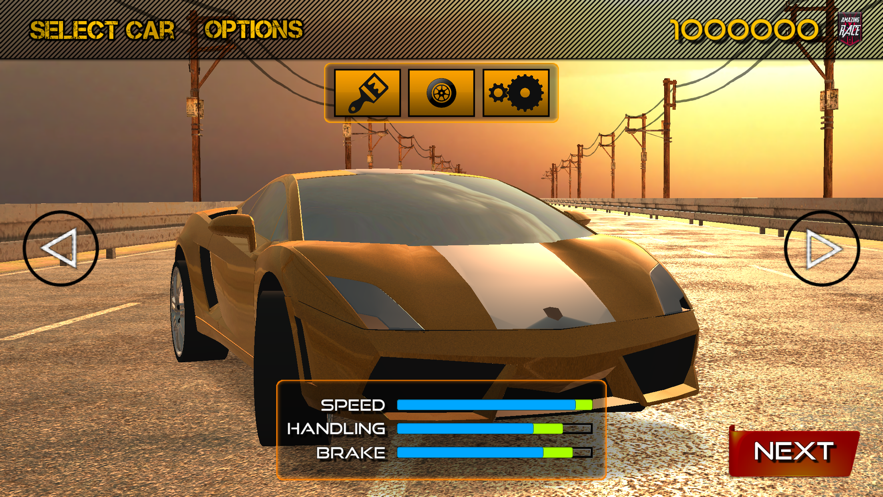The height and width of the screenshot is (497, 883).
Task: Open the Options menu
Action: [254, 30]
